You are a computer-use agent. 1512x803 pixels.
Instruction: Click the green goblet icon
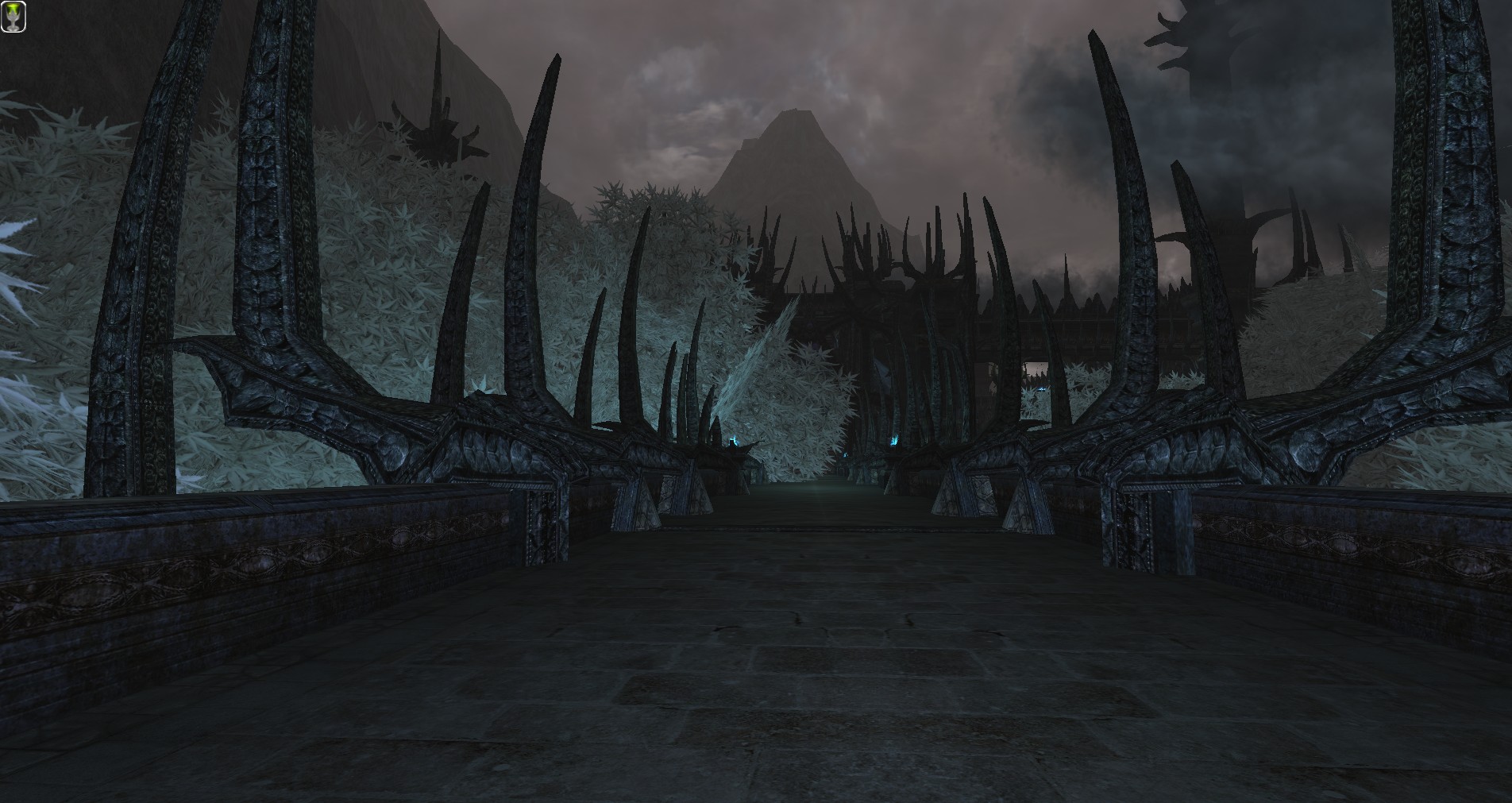coord(13,16)
